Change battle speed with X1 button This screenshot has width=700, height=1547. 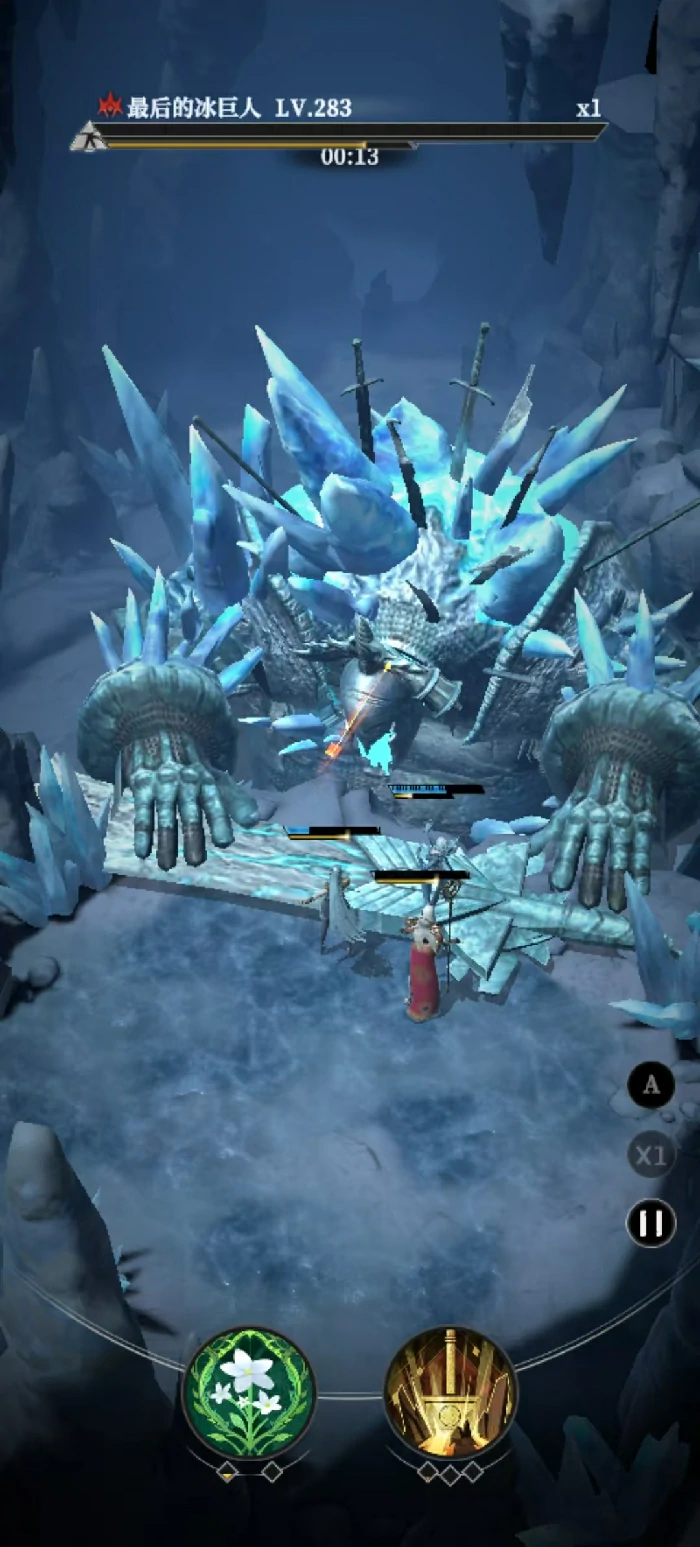[x=651, y=1155]
